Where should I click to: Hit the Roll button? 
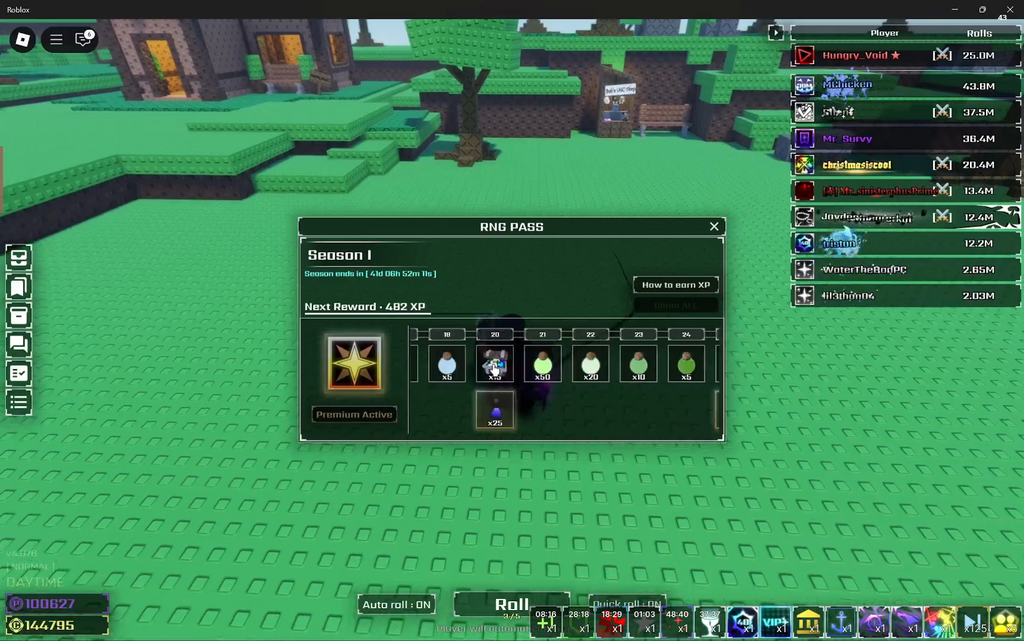[512, 605]
